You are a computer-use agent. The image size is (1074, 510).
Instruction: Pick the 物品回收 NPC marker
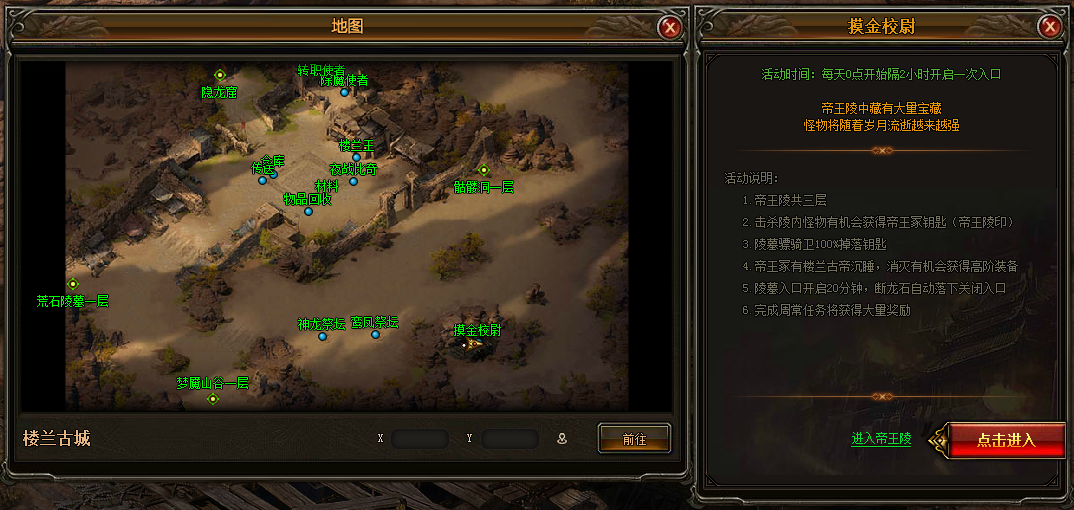(x=308, y=211)
